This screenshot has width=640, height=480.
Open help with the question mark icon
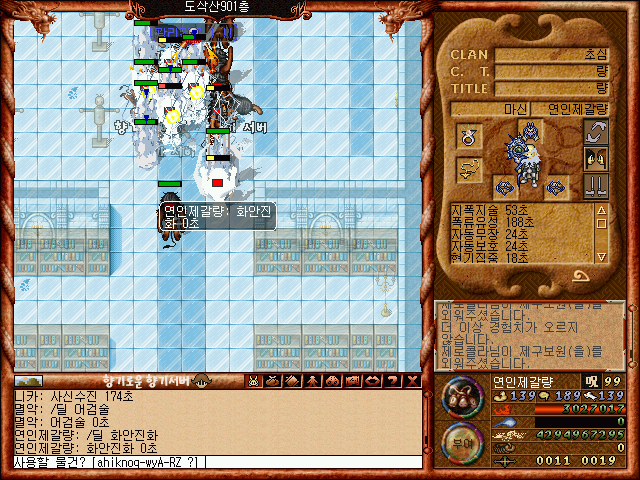point(393,381)
